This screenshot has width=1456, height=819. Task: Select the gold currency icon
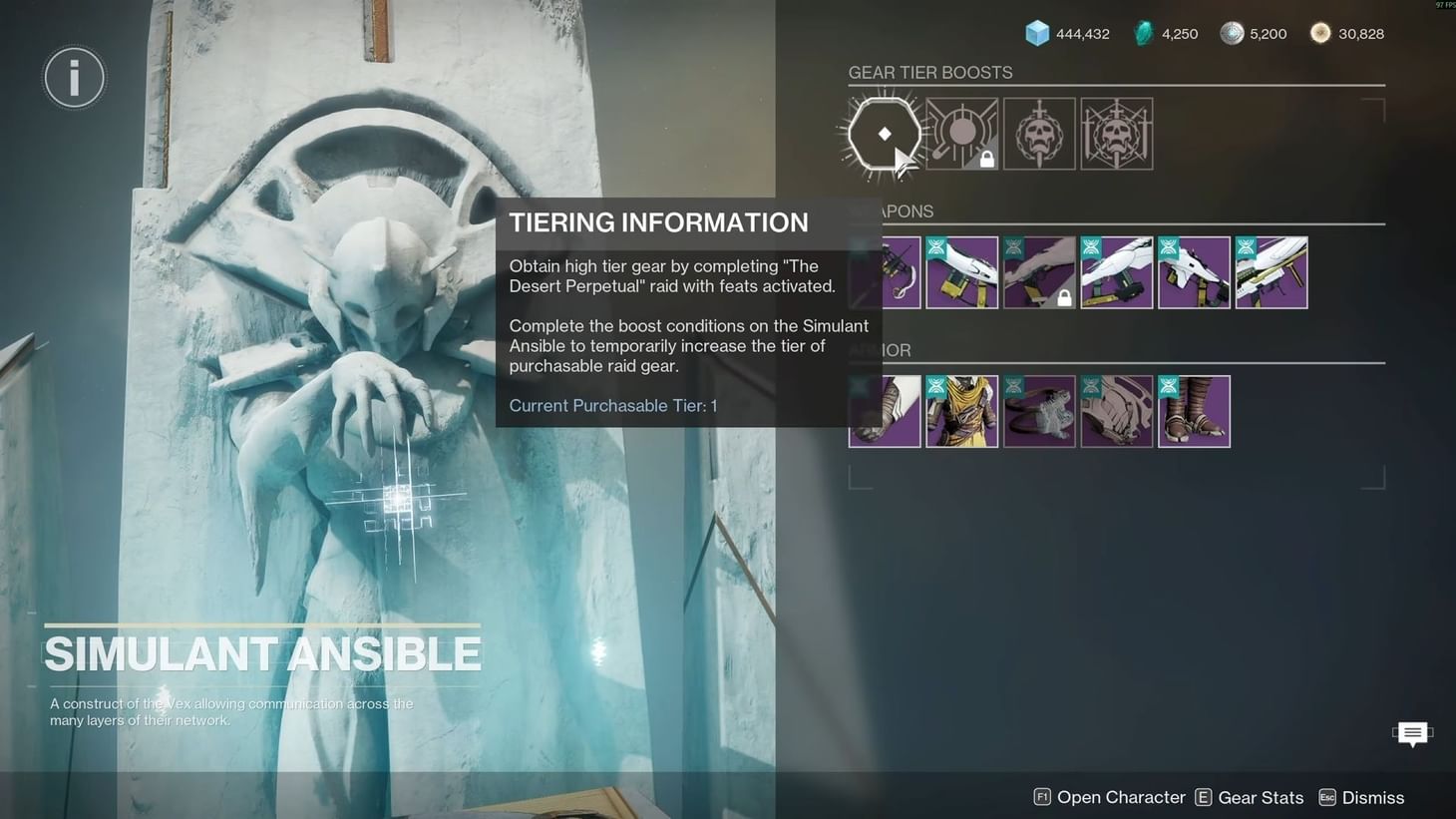point(1320,33)
